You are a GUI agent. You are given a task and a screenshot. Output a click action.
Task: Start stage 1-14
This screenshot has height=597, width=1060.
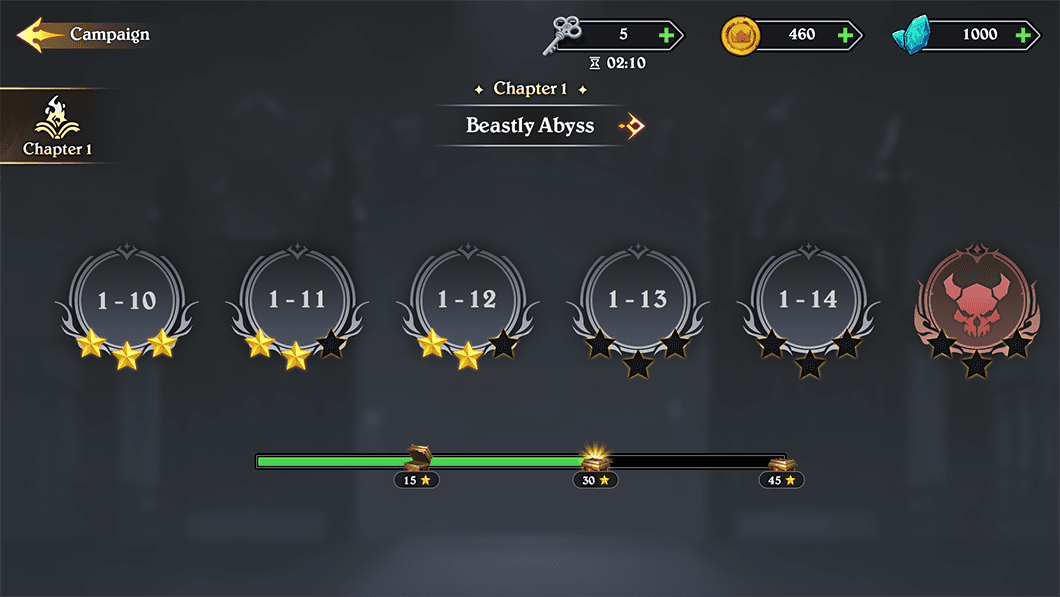coord(807,301)
